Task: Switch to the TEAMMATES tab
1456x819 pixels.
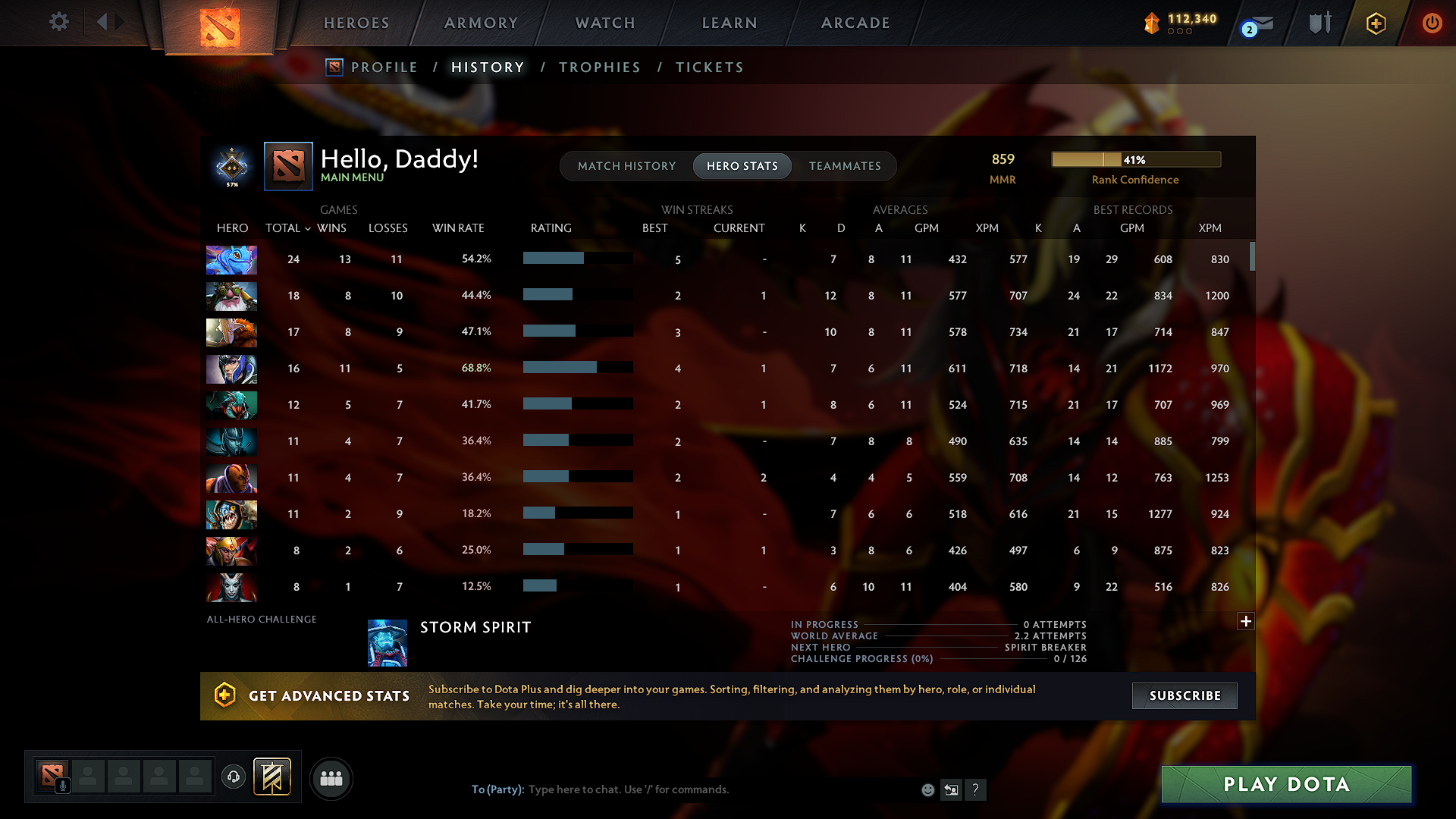Action: coord(845,165)
